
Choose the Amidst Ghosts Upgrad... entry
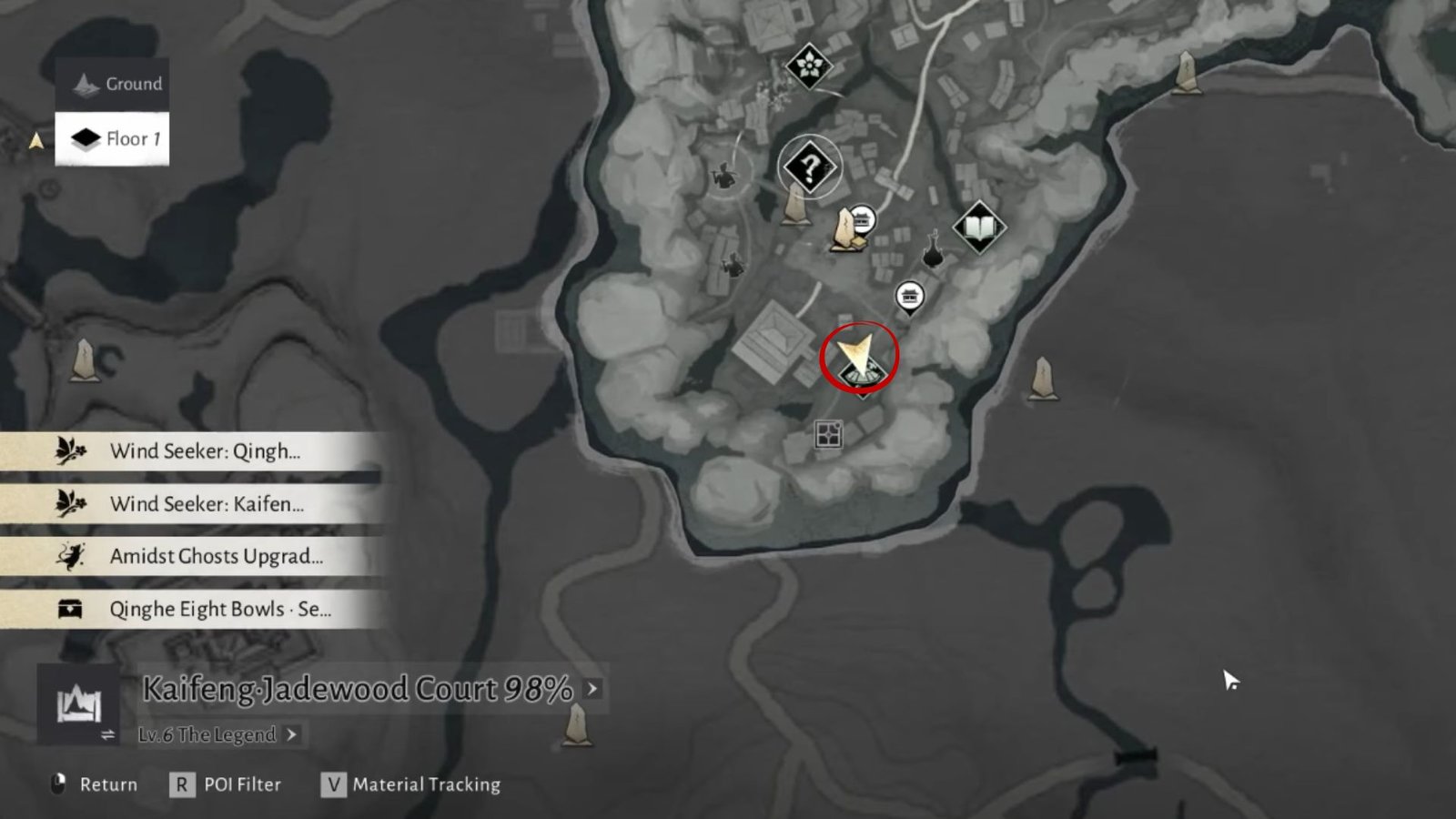(191, 557)
